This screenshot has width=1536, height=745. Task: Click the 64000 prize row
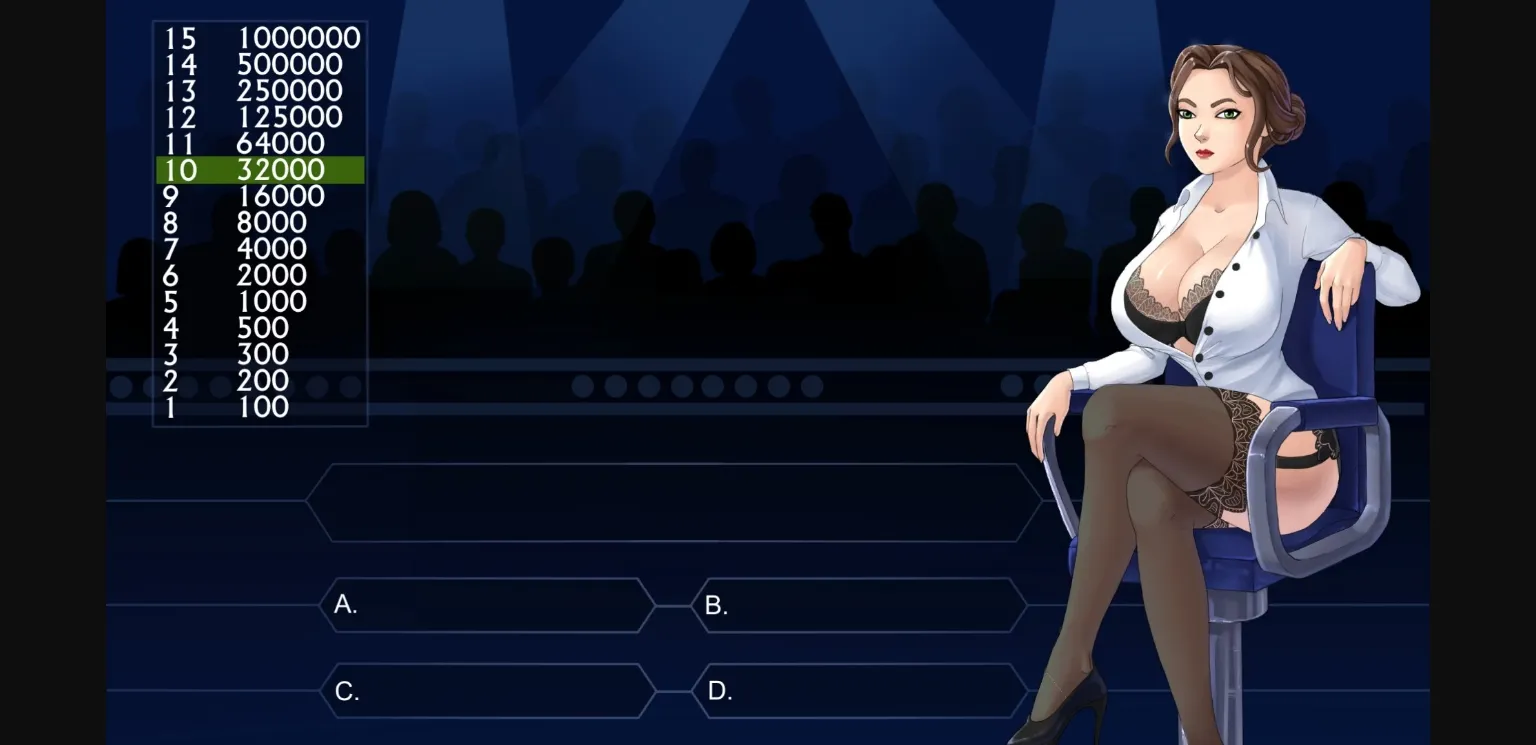click(258, 143)
